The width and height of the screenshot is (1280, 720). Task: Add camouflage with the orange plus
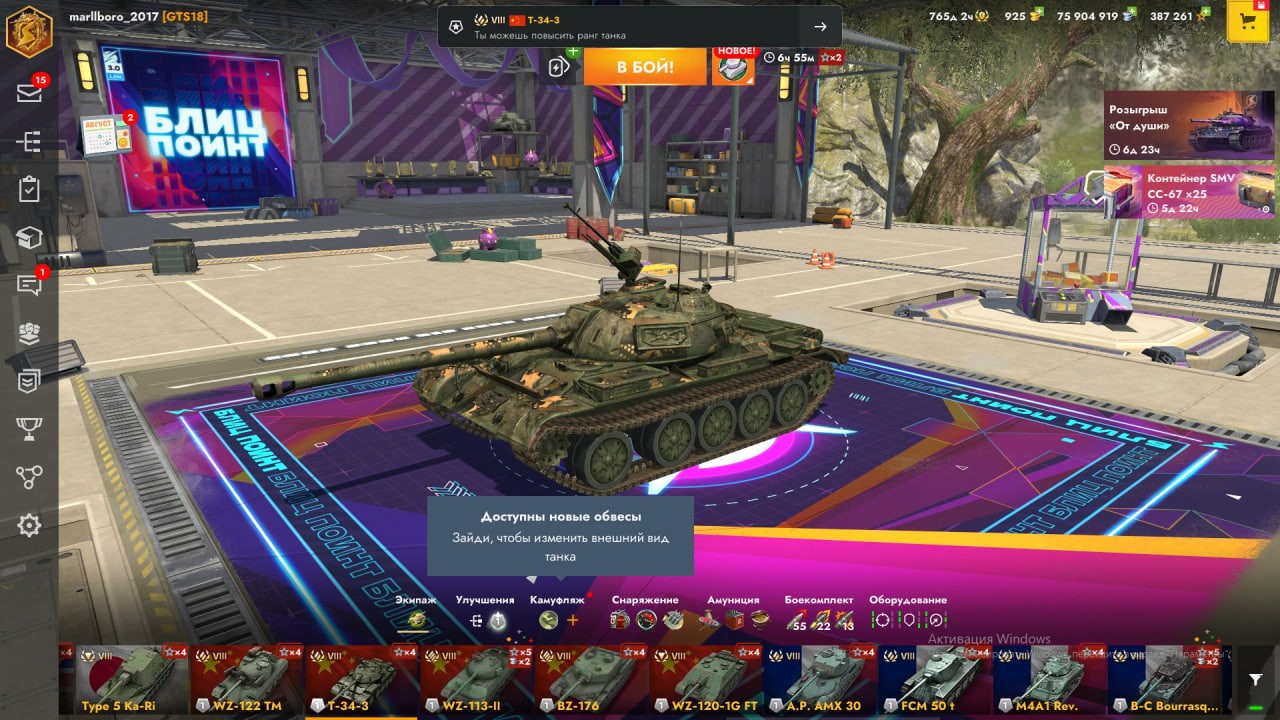point(573,620)
